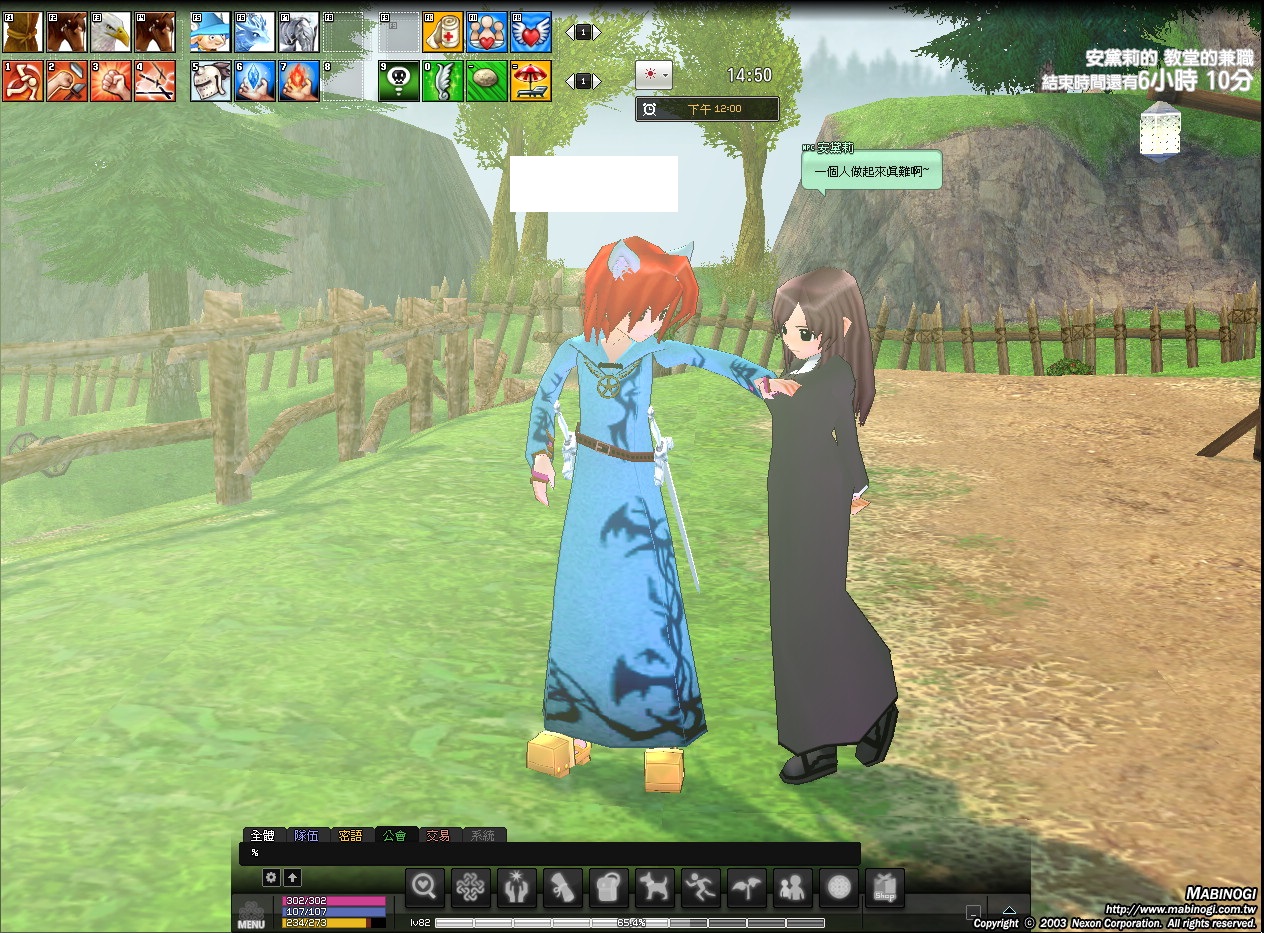Activate the fire bolt skill icon
The image size is (1264, 933).
point(298,81)
